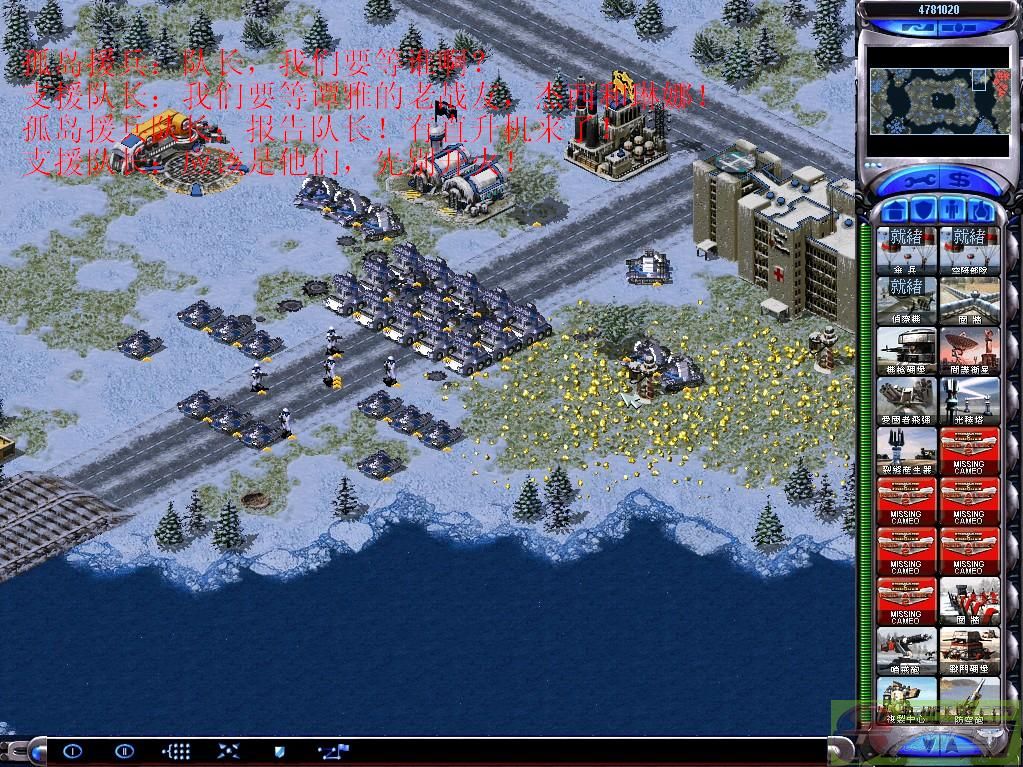Click the radar minimap

[927, 100]
